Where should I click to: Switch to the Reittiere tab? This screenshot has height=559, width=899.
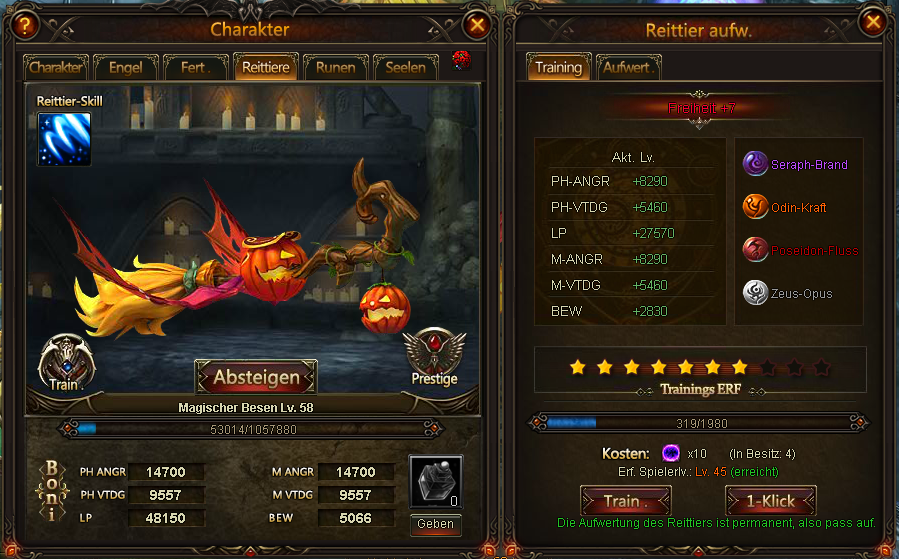[265, 68]
